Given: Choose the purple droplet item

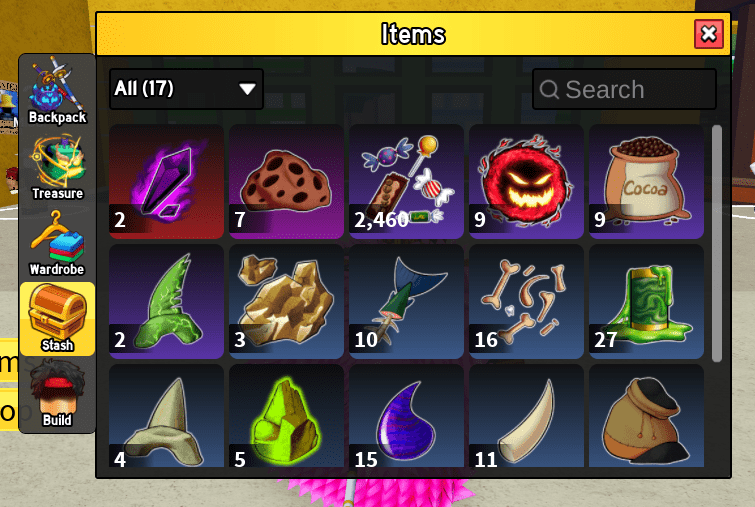Looking at the screenshot, I should pyautogui.click(x=406, y=418).
